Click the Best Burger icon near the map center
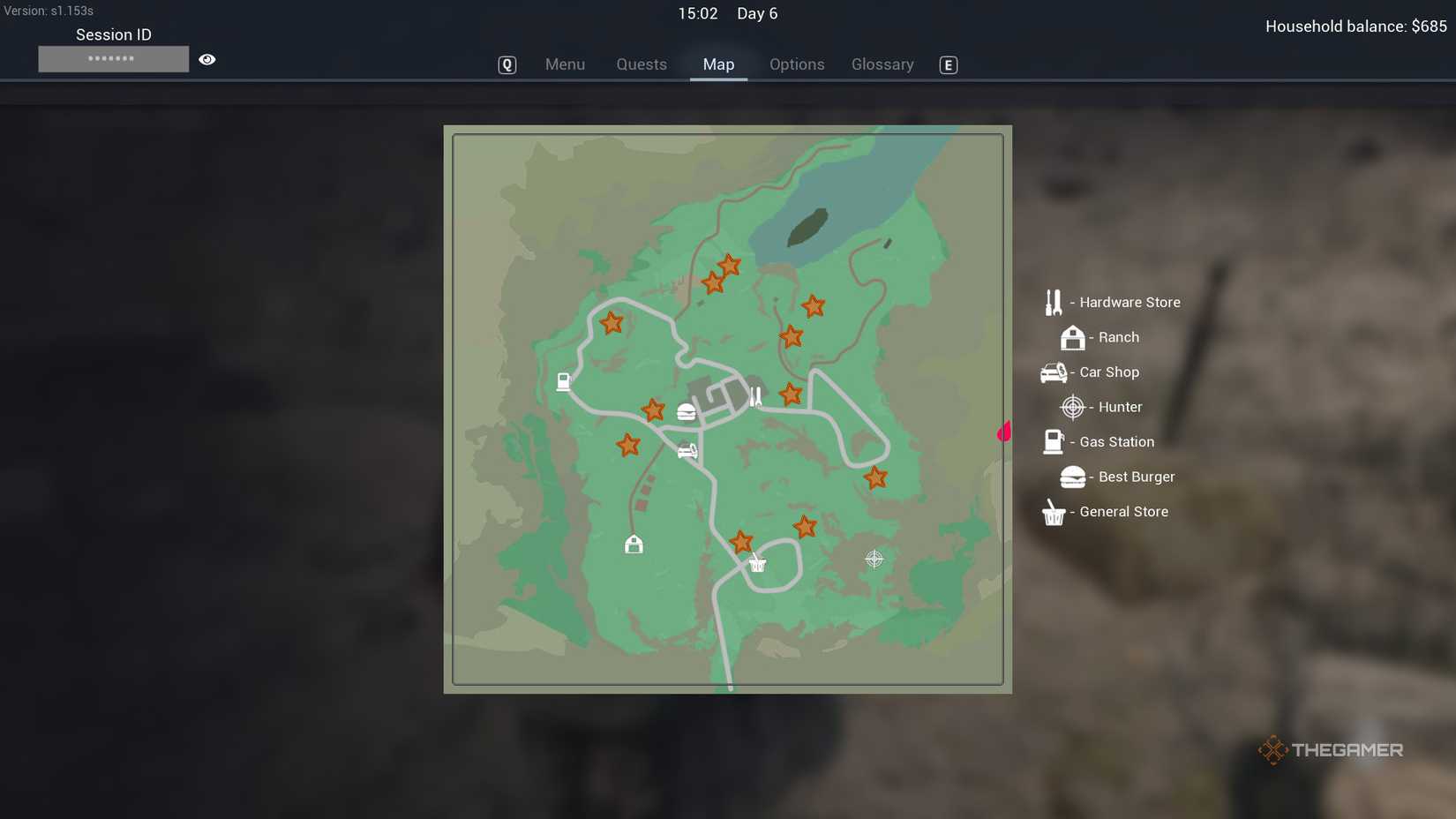This screenshot has height=819, width=1456. point(687,410)
